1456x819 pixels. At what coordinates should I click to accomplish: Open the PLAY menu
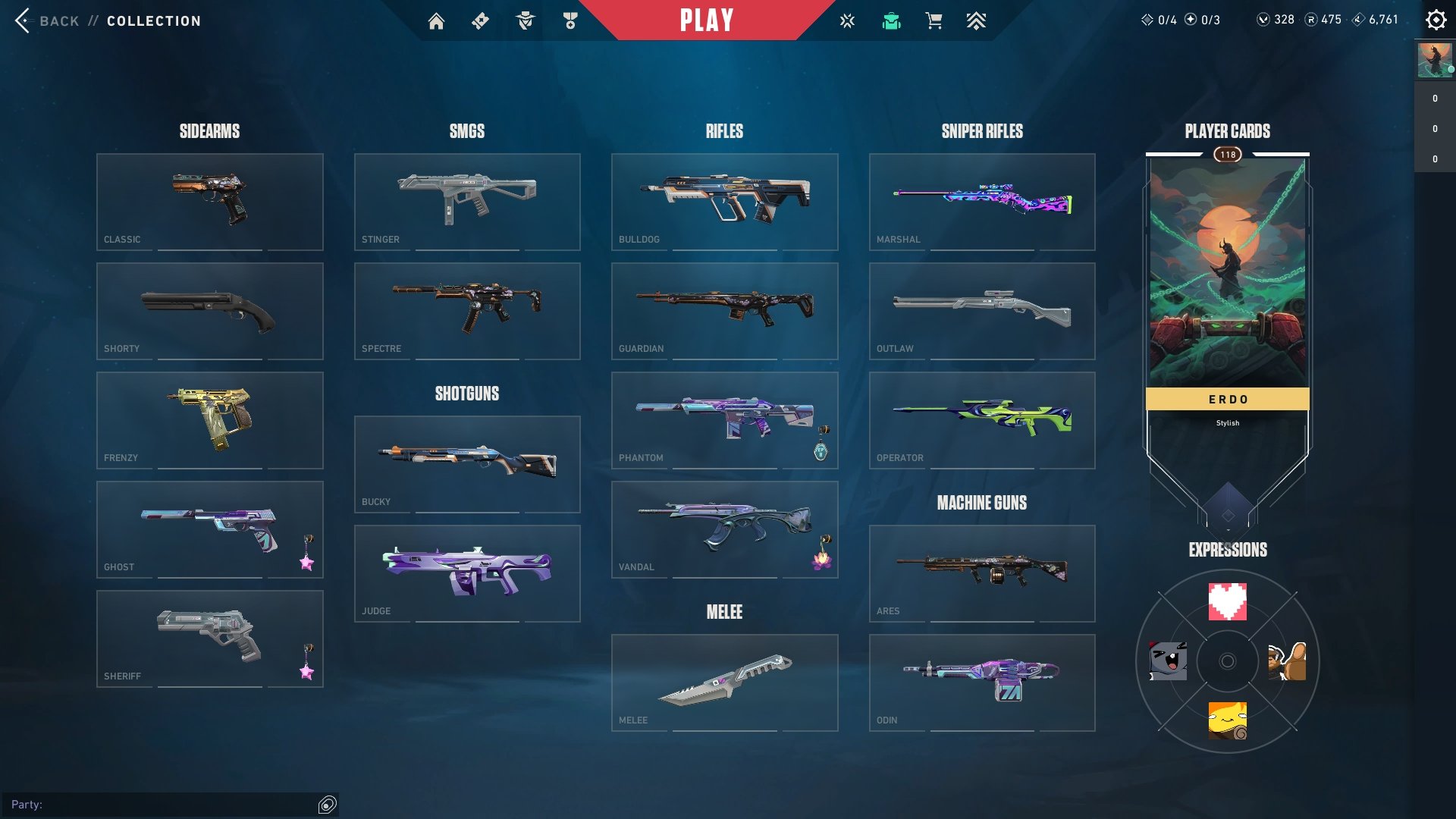pyautogui.click(x=707, y=20)
